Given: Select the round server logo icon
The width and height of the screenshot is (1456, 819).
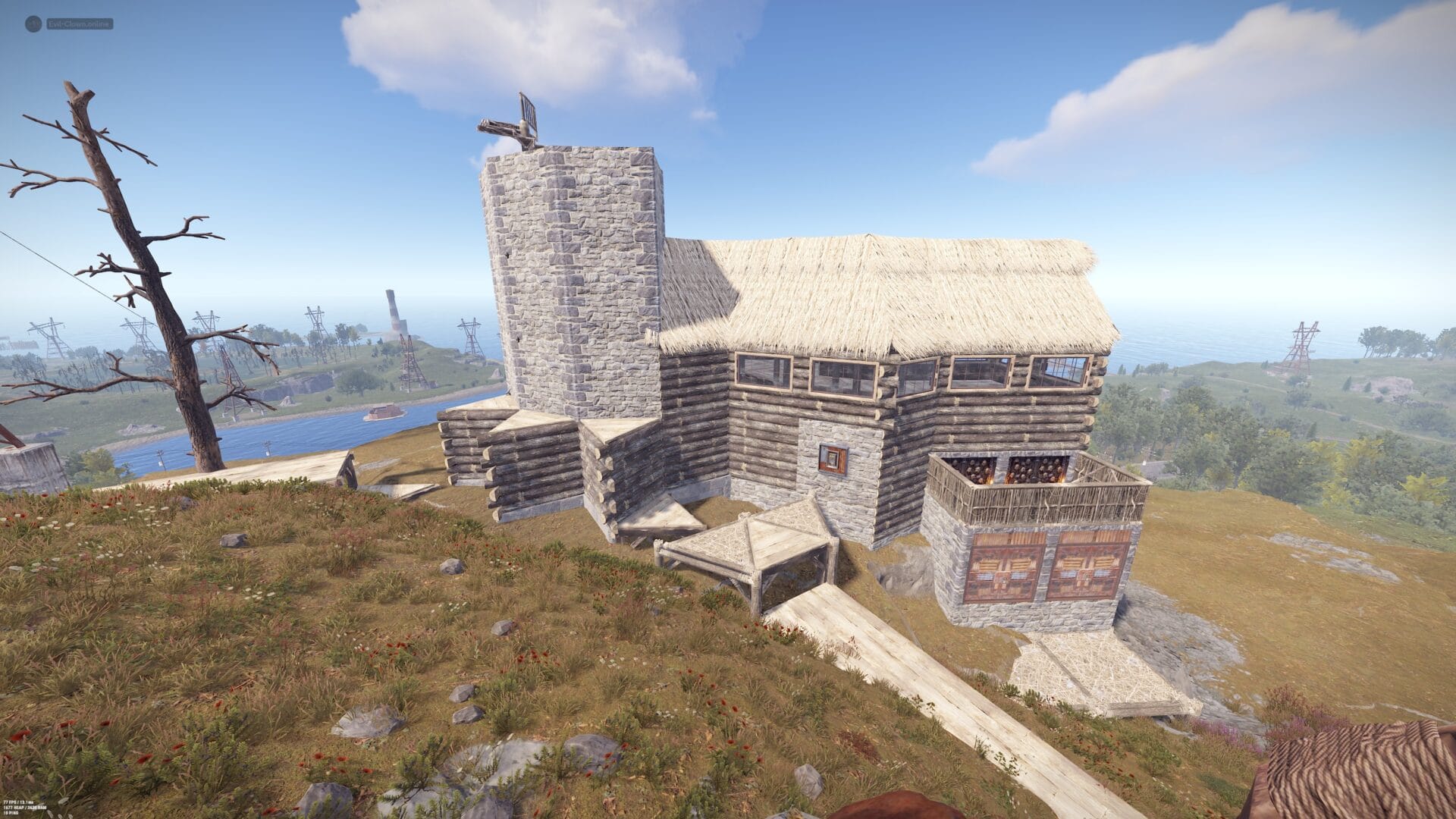Looking at the screenshot, I should 33,24.
